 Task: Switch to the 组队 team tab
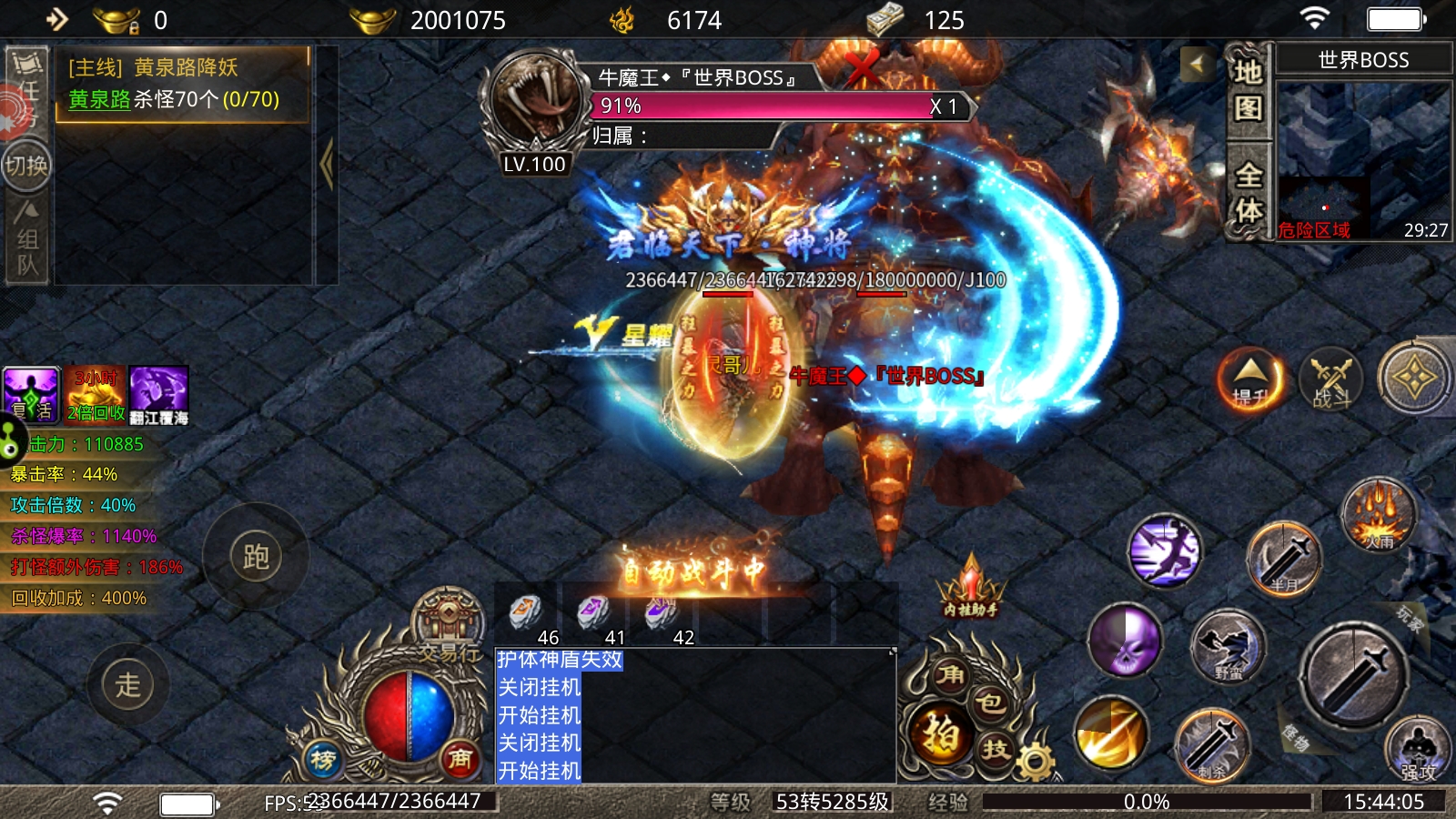[x=25, y=240]
